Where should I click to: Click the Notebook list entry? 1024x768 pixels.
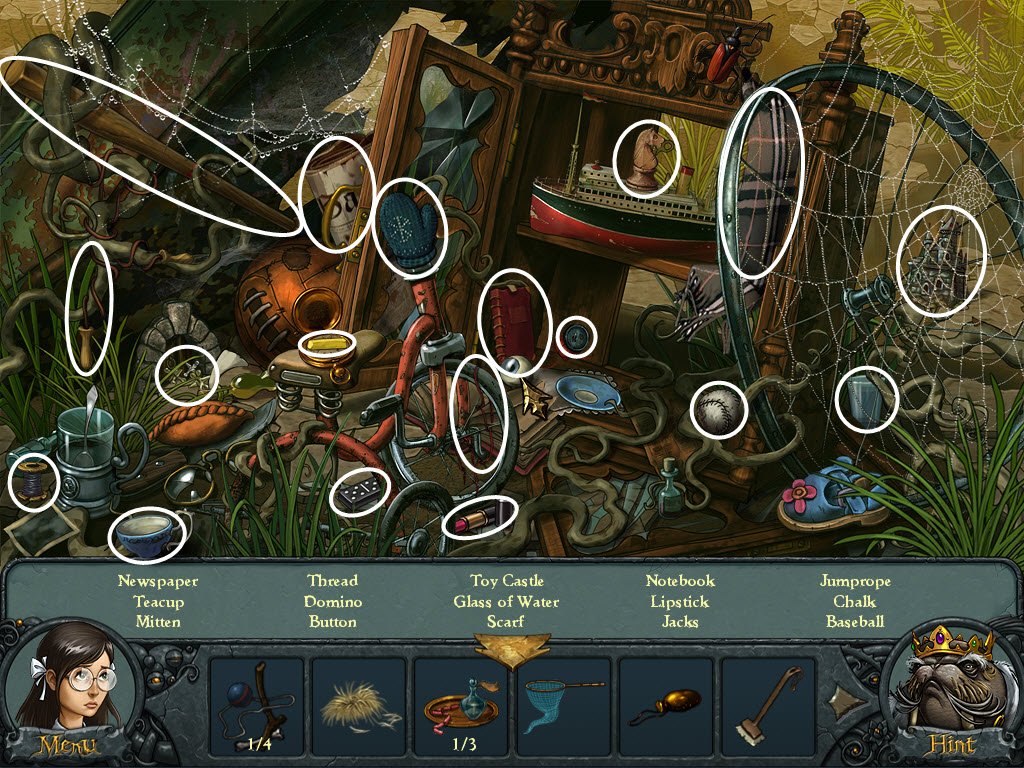(680, 581)
